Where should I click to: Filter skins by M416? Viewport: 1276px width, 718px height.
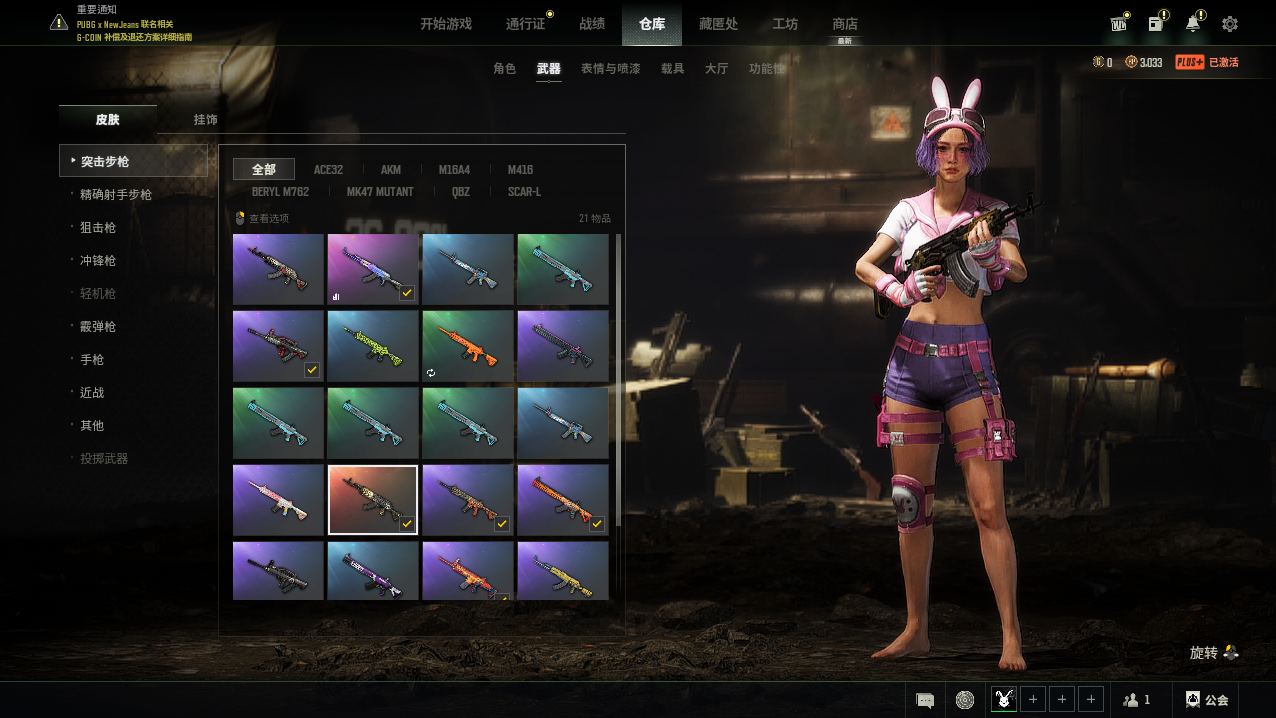[x=520, y=170]
